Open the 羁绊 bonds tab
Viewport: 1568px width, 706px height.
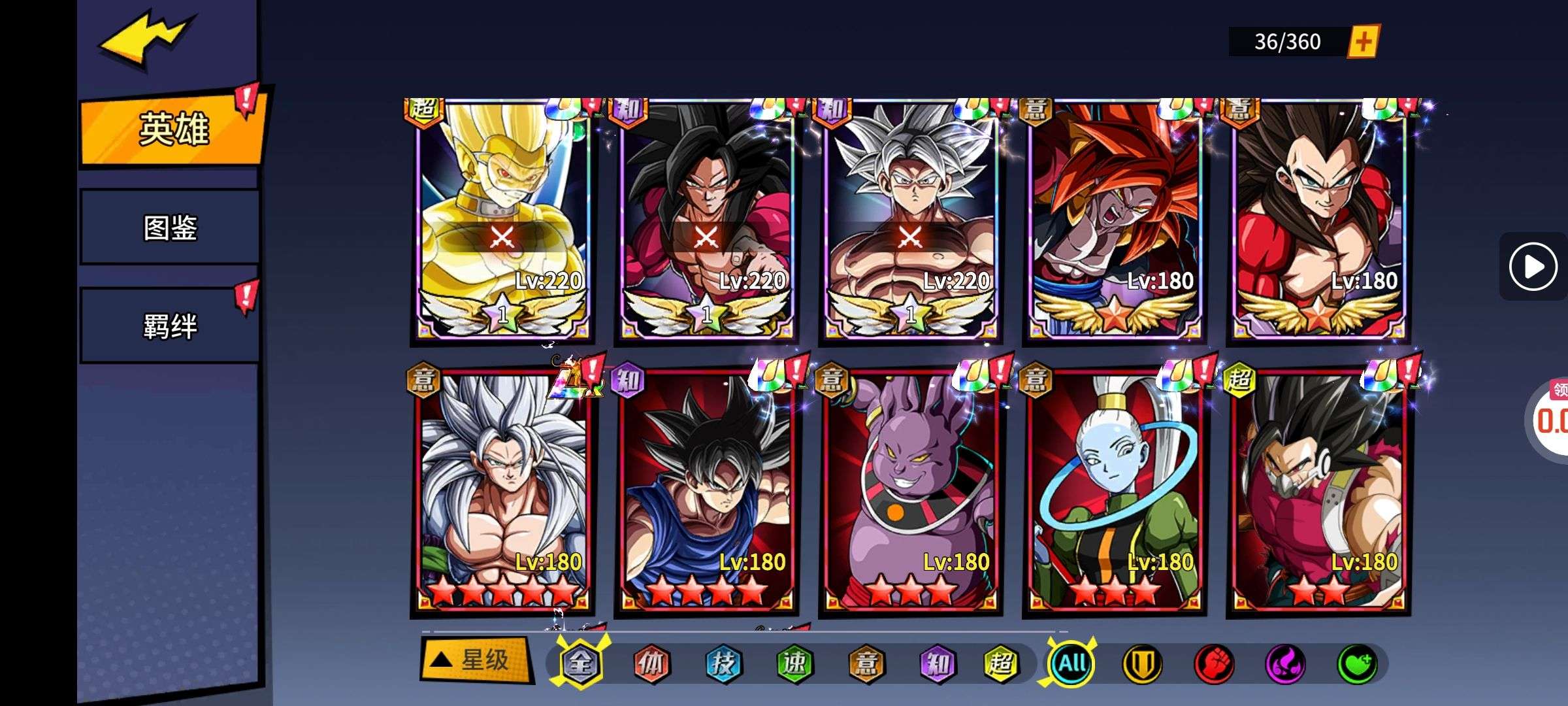[170, 326]
